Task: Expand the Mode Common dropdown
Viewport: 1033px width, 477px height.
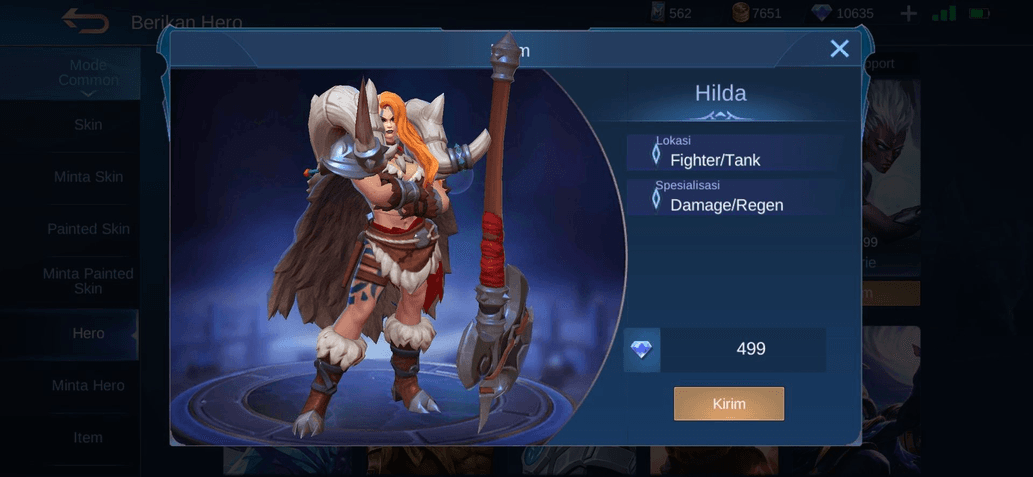Action: (x=88, y=77)
